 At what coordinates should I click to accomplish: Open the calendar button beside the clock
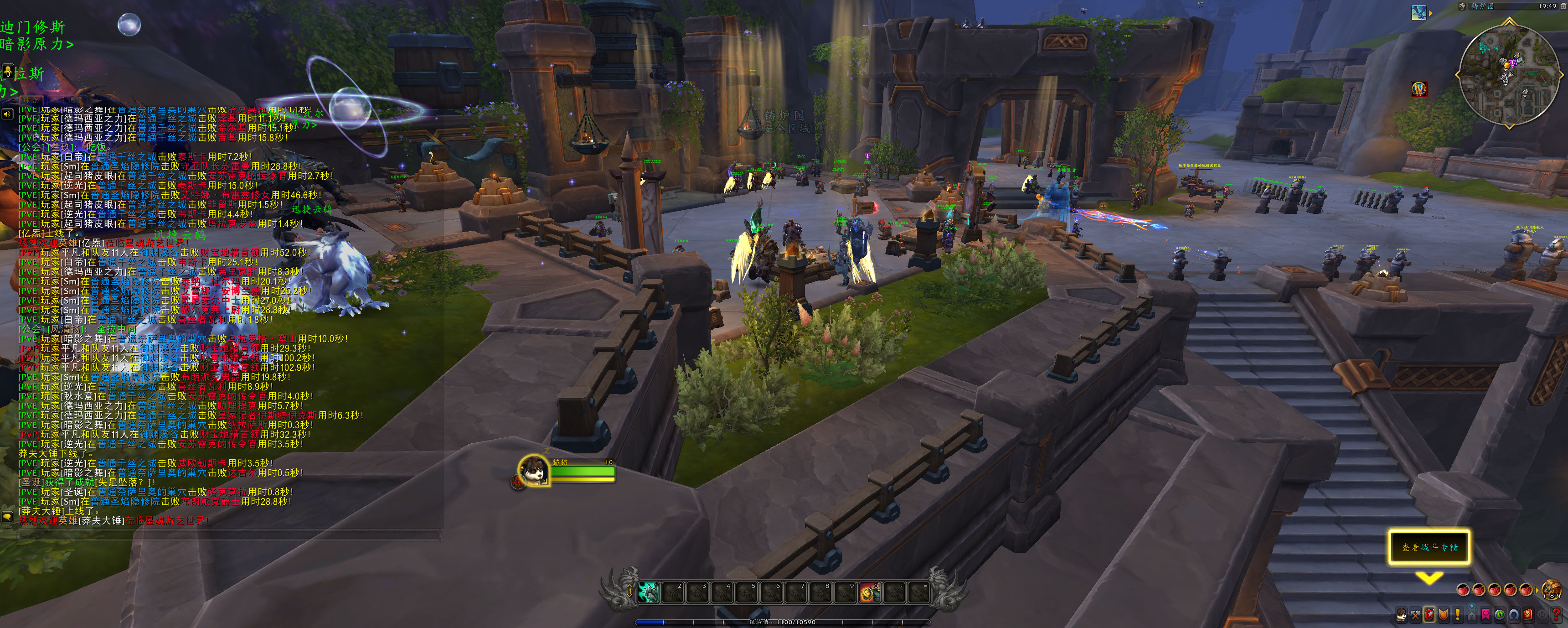(x=1564, y=6)
